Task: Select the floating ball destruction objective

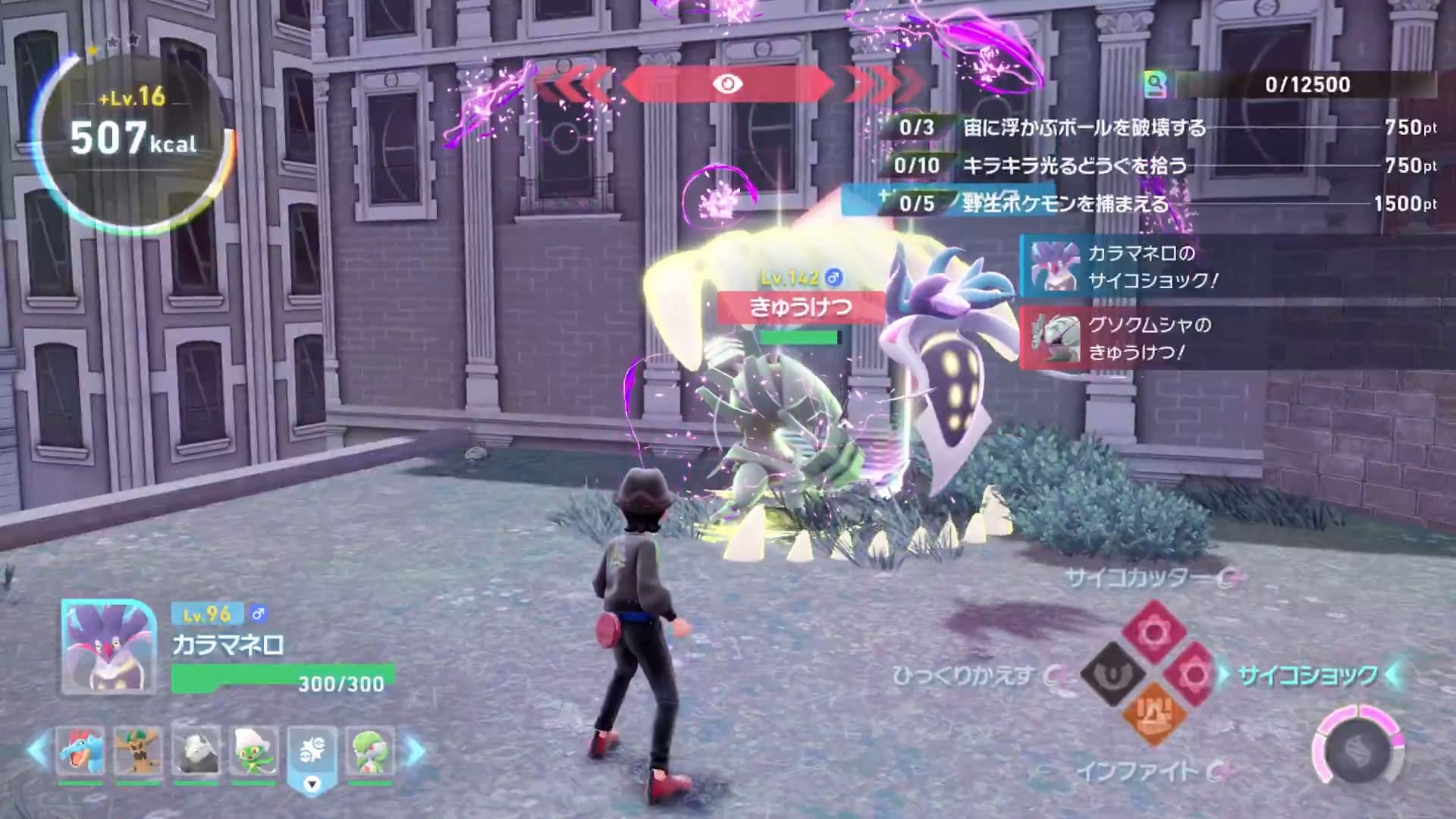Action: tap(1084, 127)
